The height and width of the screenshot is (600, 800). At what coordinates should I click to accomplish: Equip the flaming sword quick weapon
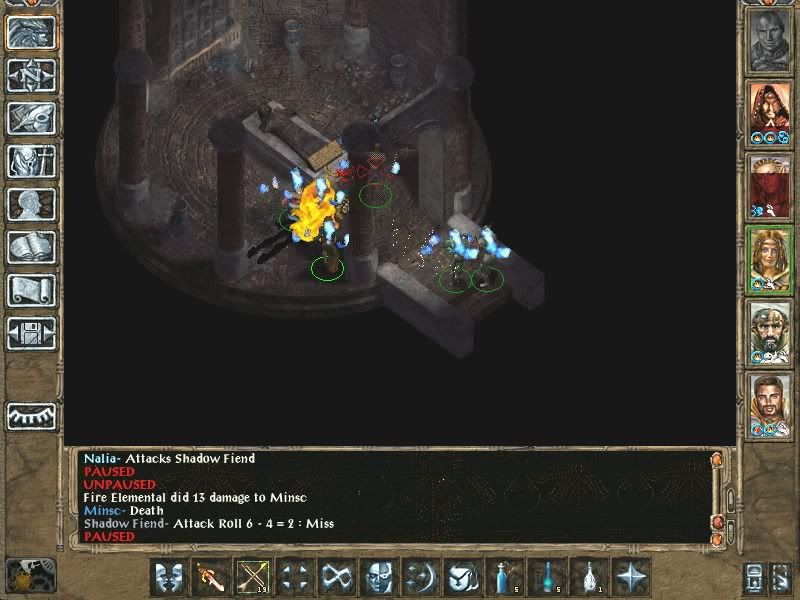211,578
